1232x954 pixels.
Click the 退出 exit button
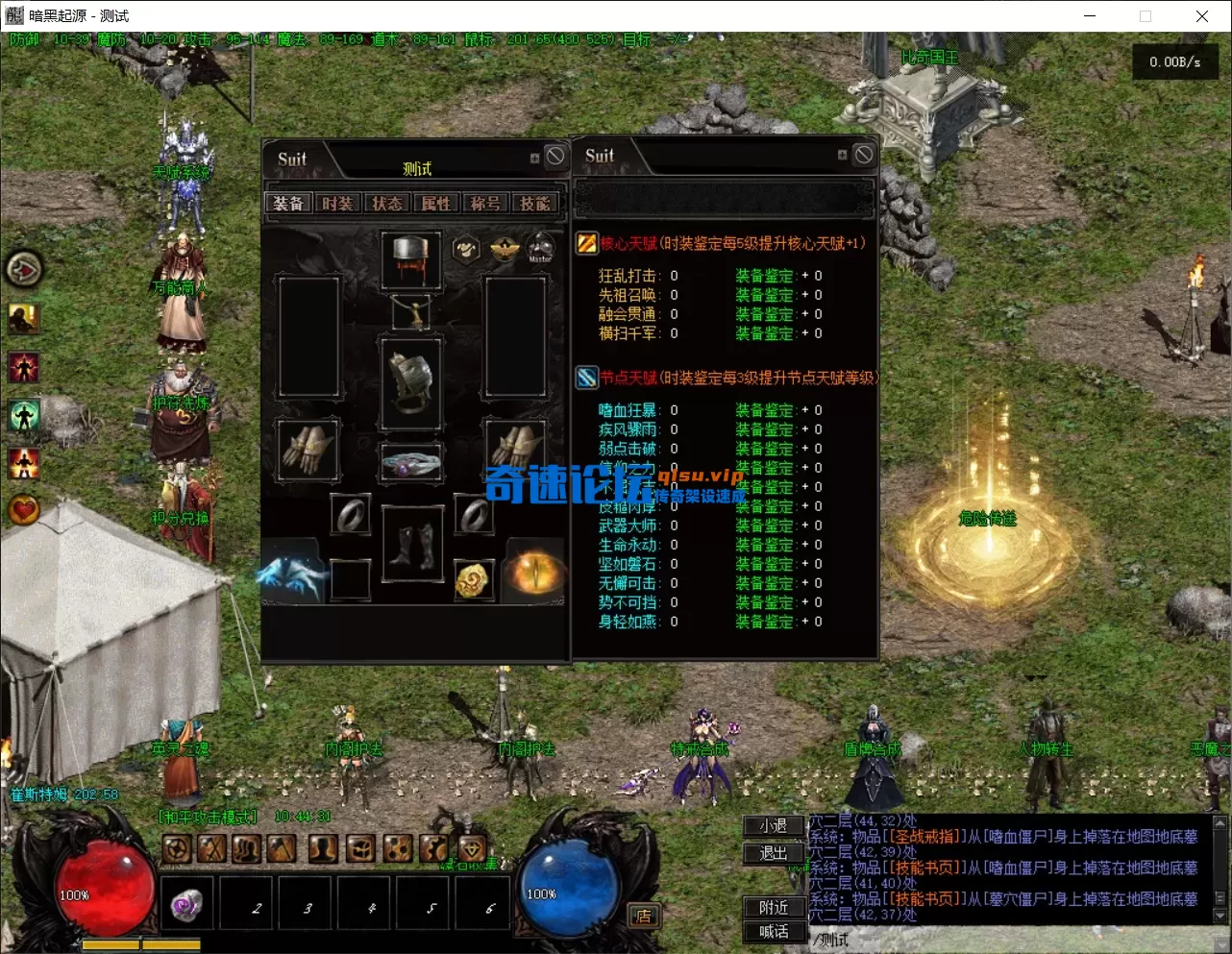(x=774, y=853)
